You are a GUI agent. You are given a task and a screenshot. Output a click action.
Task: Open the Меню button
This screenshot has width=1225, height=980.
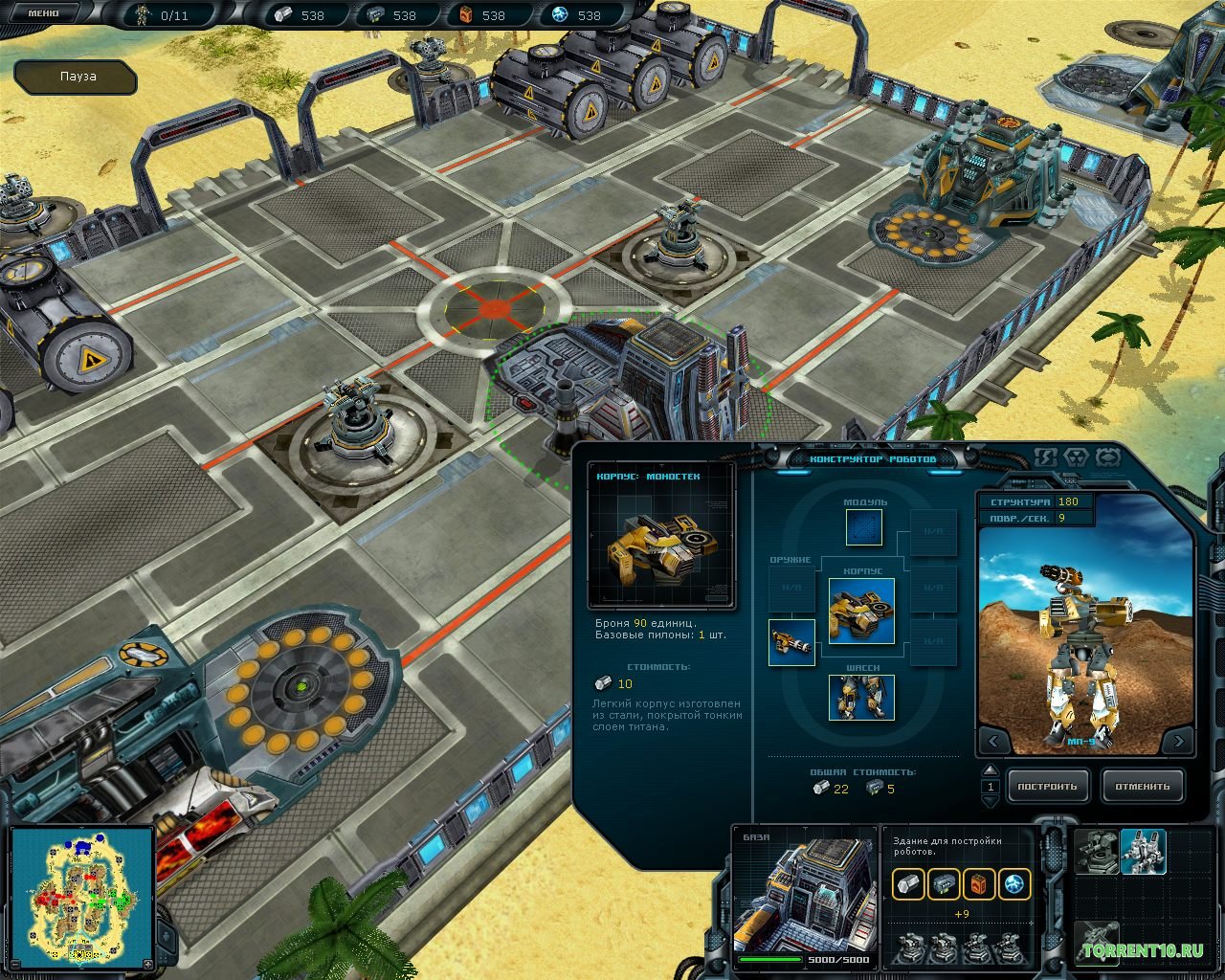pos(45,12)
